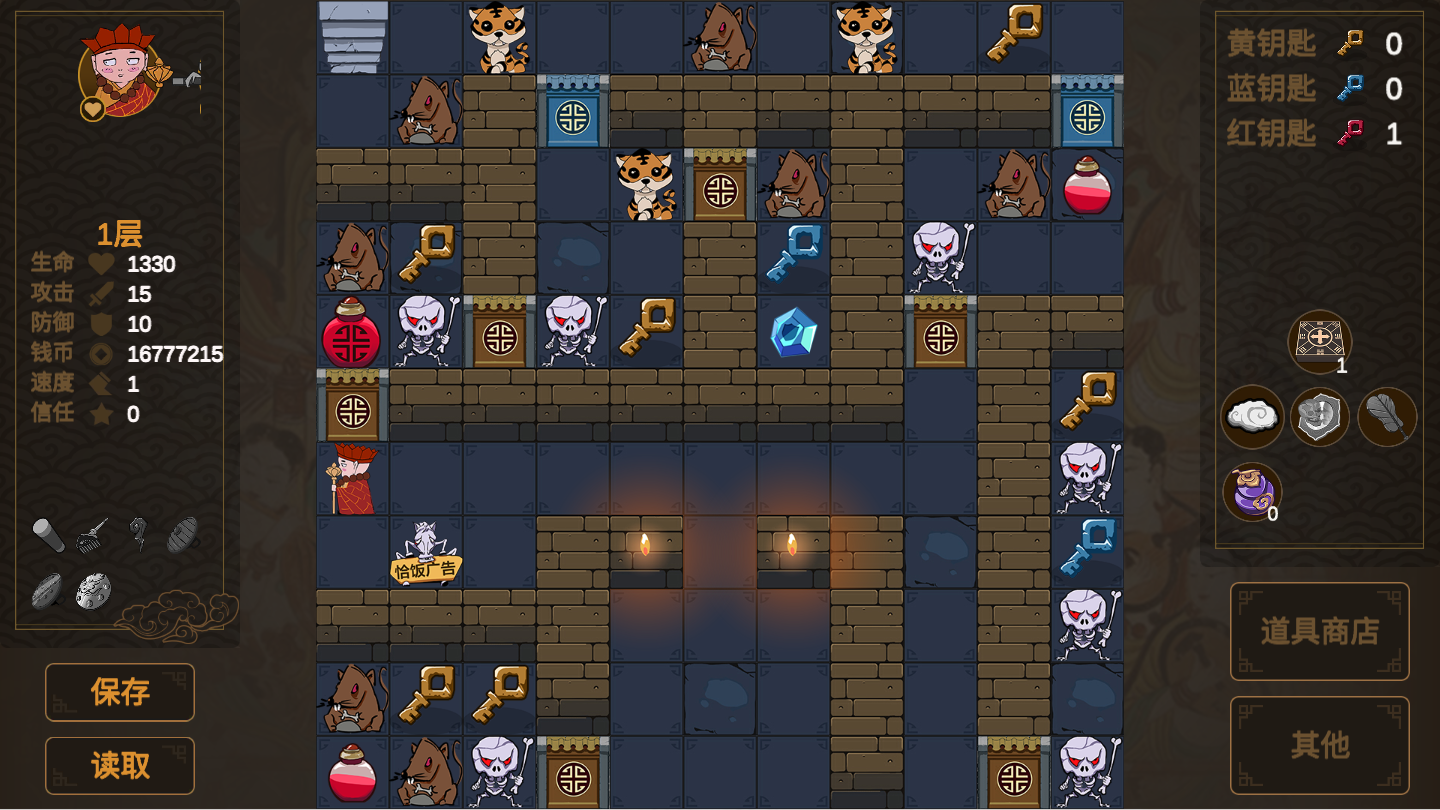Load a game with the 读取 button

pyautogui.click(x=120, y=765)
